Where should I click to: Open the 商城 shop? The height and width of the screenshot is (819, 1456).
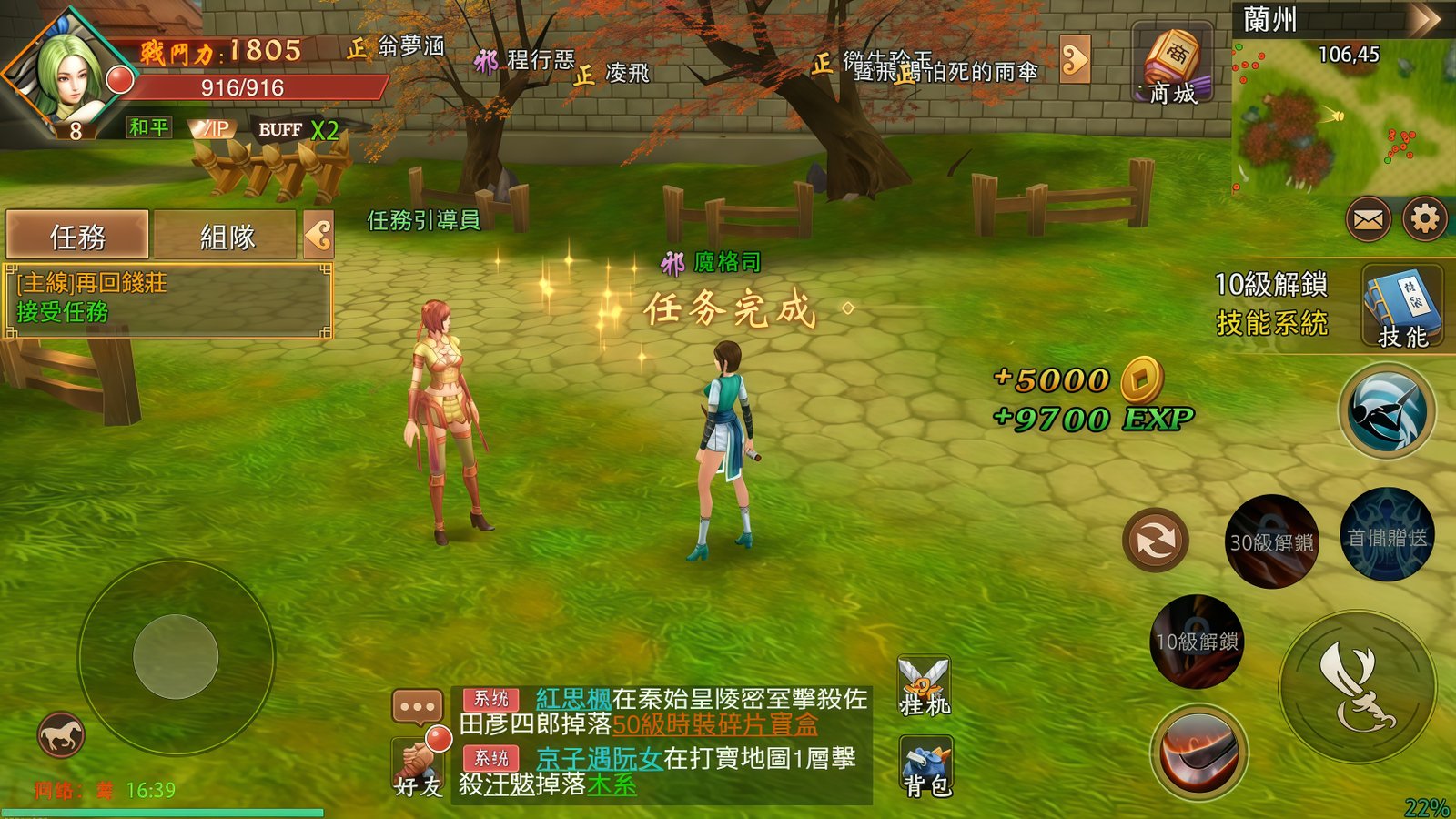click(x=1172, y=66)
